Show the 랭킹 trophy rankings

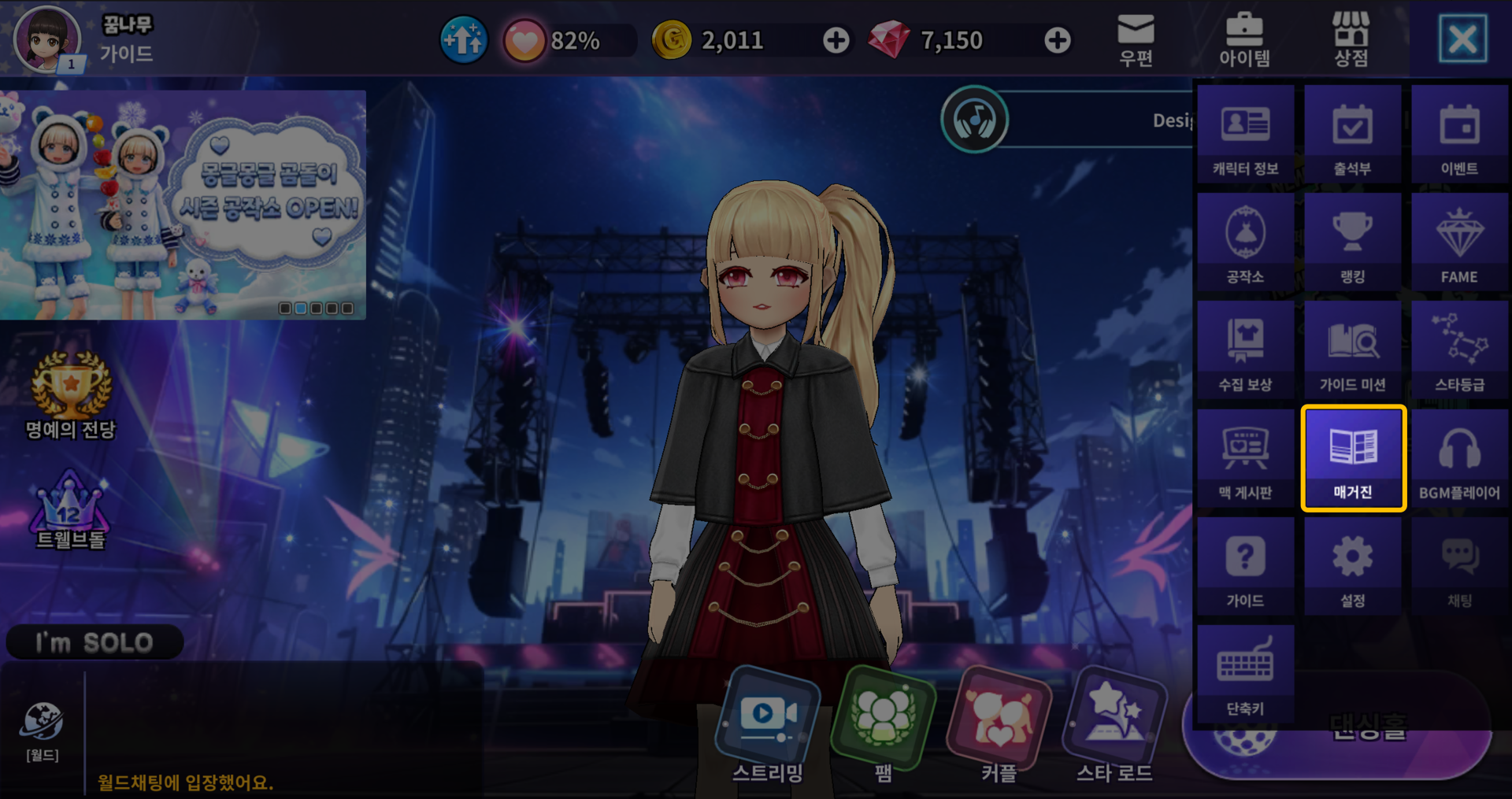pos(1352,243)
